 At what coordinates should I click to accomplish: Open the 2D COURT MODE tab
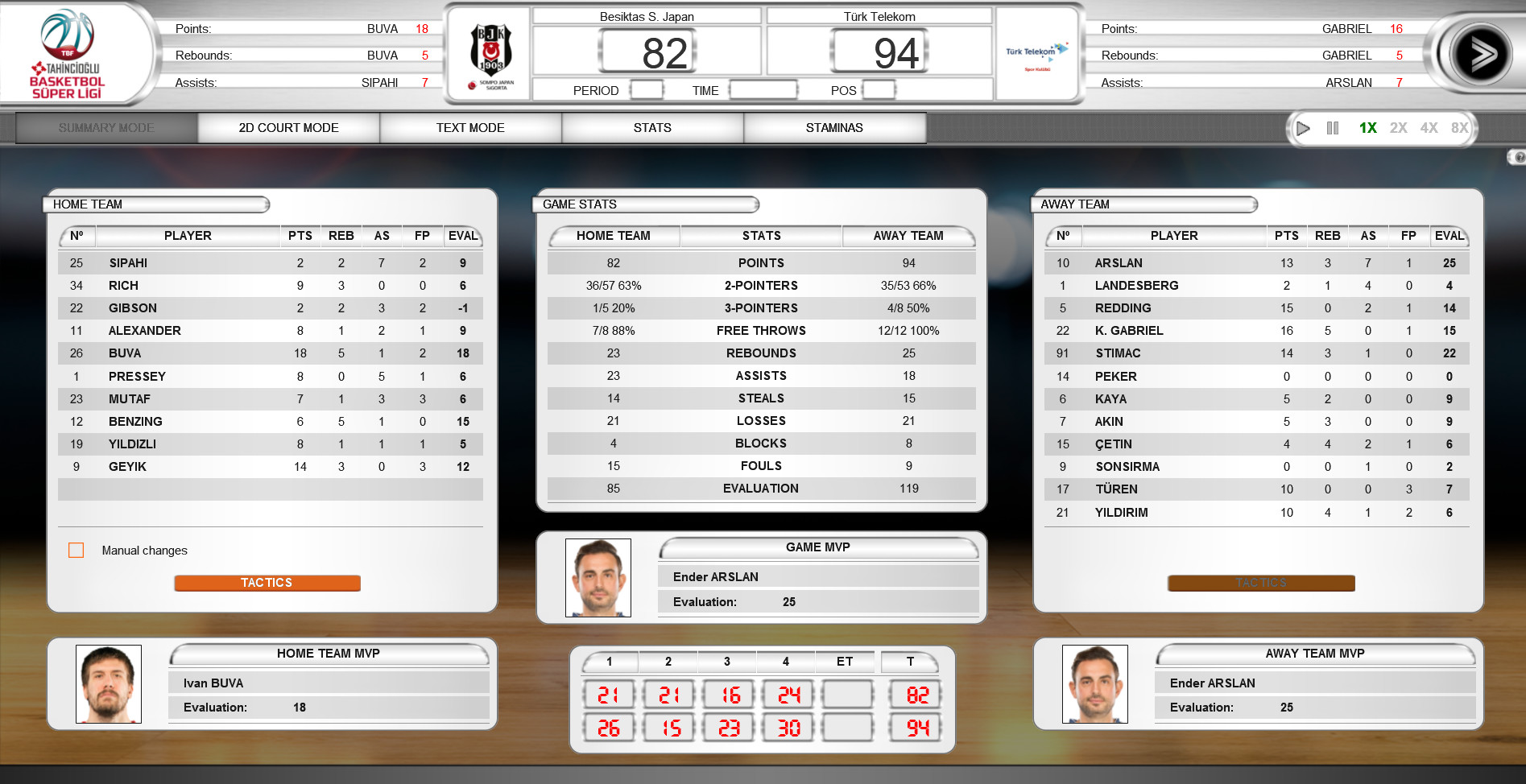(287, 127)
